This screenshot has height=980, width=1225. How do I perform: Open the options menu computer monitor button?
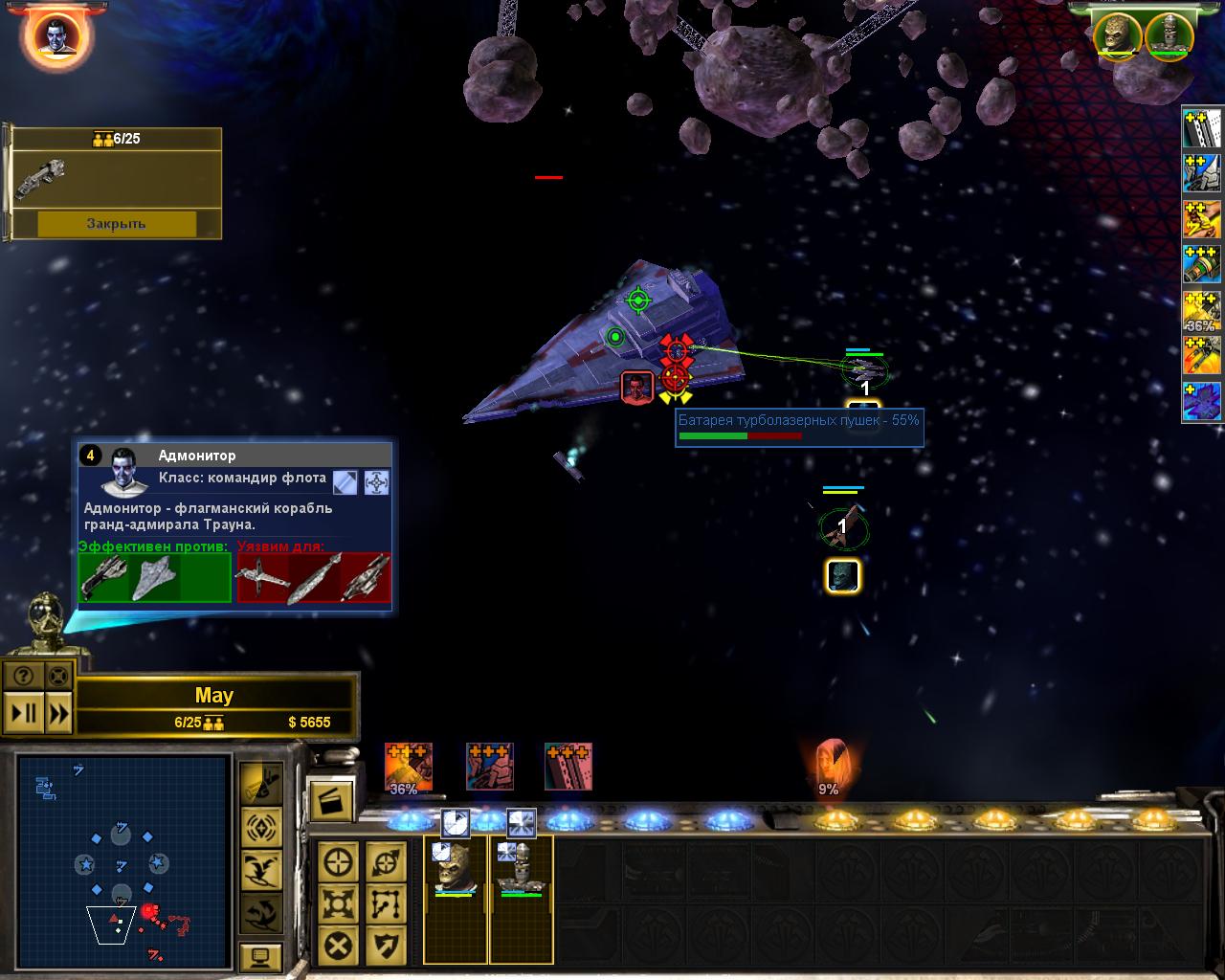[x=260, y=956]
